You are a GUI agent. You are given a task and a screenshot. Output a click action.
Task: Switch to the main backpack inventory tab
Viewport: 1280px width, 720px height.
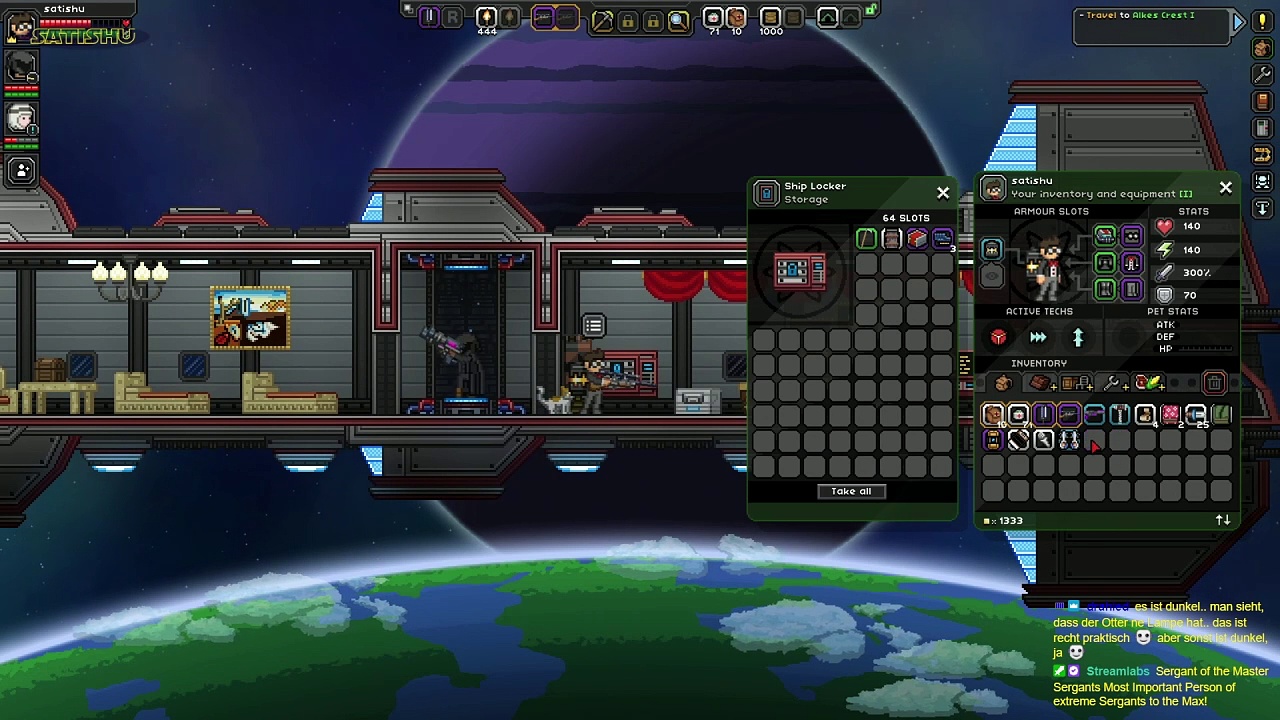[x=1003, y=383]
